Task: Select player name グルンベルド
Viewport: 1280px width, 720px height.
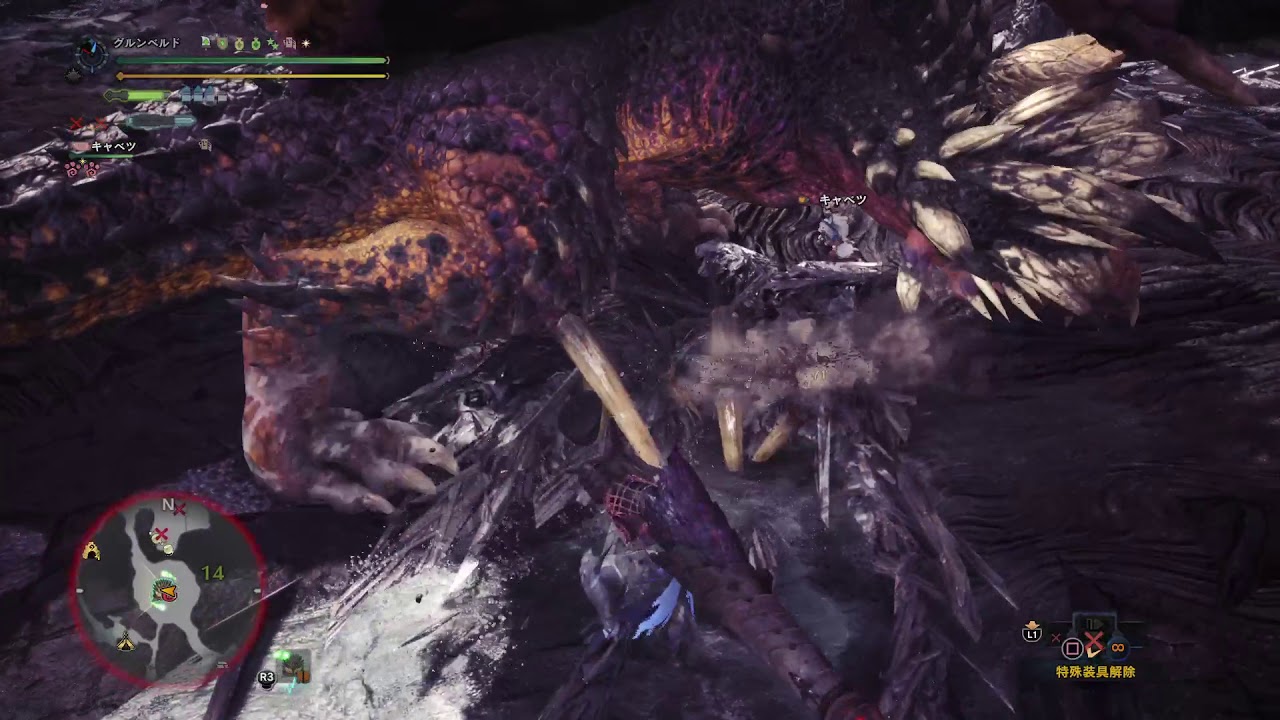Action: [x=146, y=43]
